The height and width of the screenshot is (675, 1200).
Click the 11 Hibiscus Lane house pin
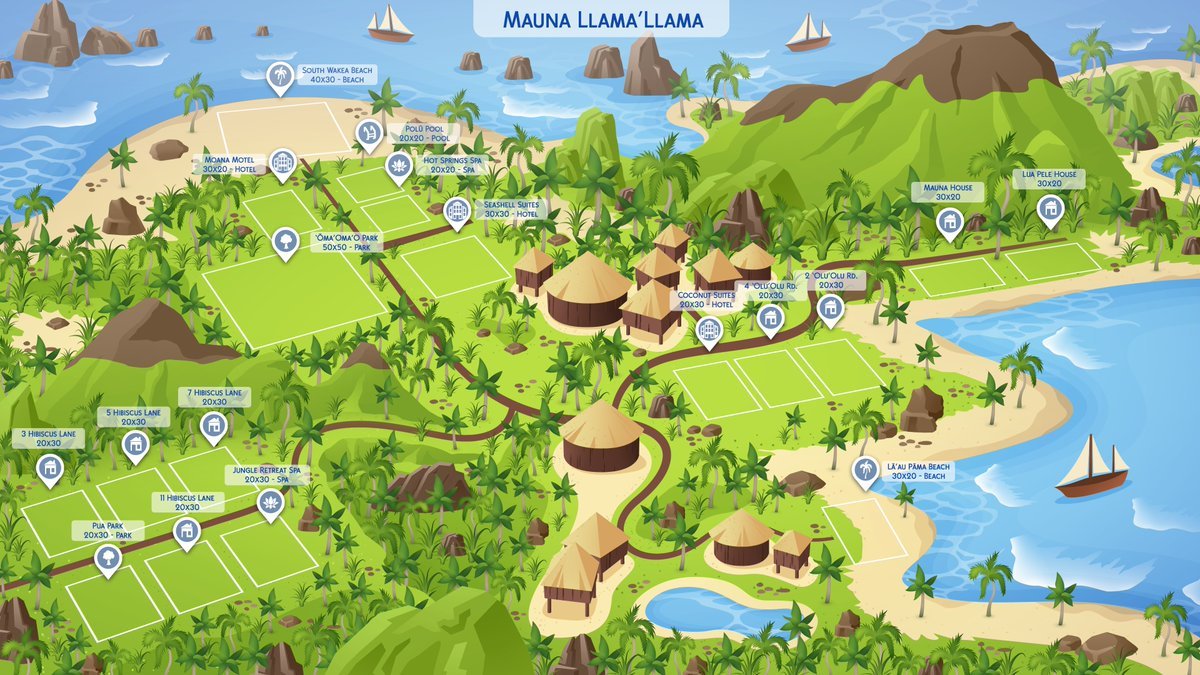pyautogui.click(x=185, y=530)
